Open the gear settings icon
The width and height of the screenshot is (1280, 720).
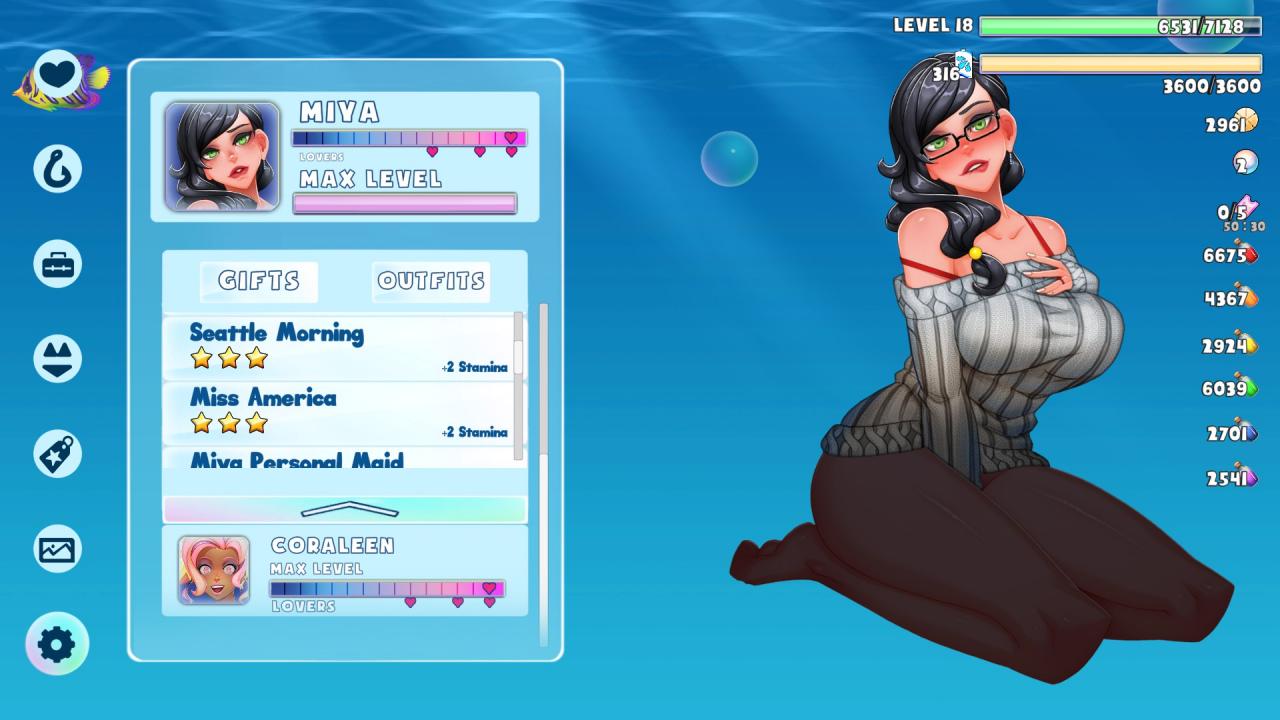tap(57, 644)
